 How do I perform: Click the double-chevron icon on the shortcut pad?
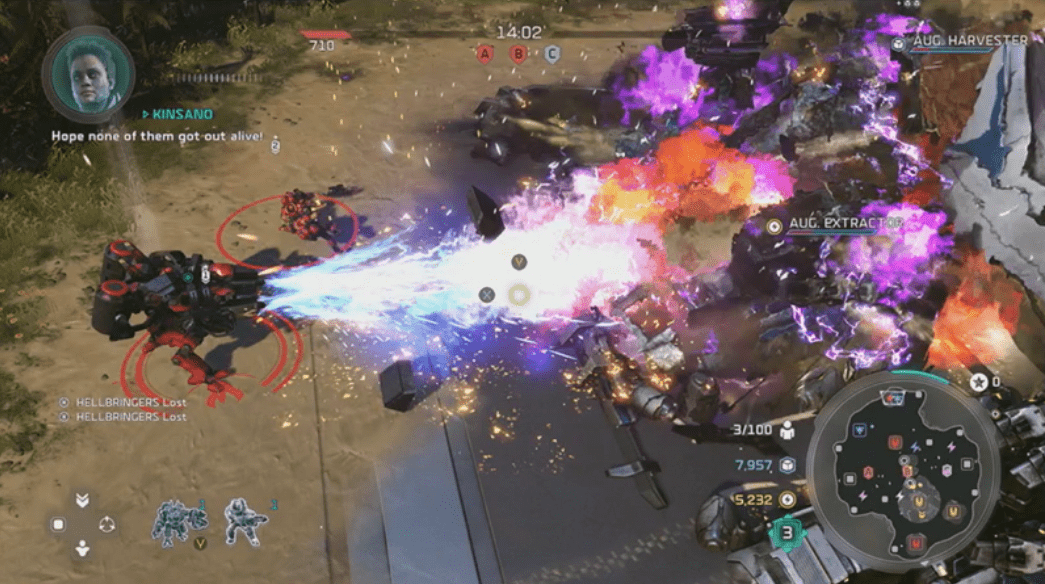82,500
